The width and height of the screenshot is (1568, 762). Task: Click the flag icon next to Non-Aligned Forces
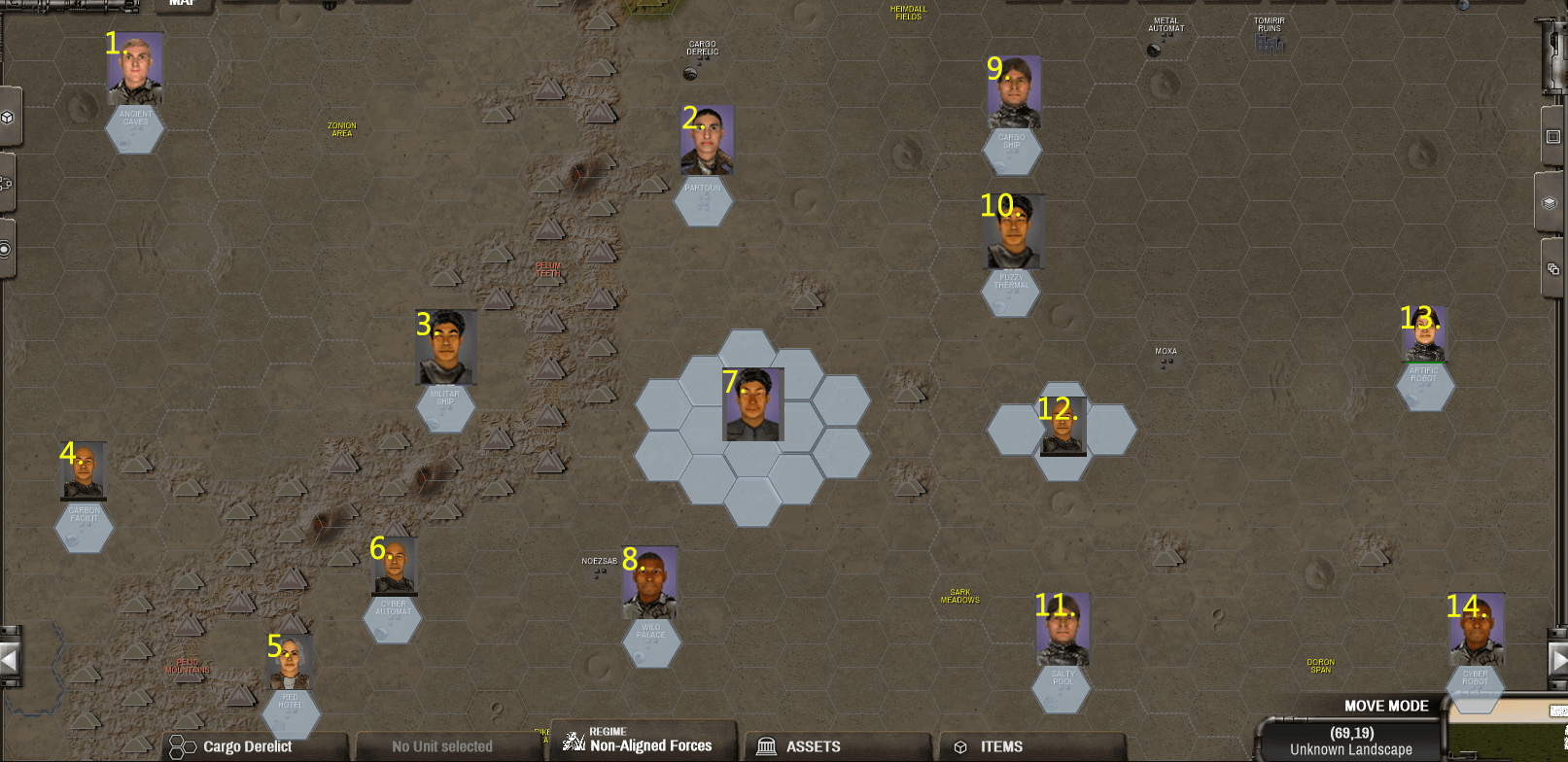pos(573,744)
